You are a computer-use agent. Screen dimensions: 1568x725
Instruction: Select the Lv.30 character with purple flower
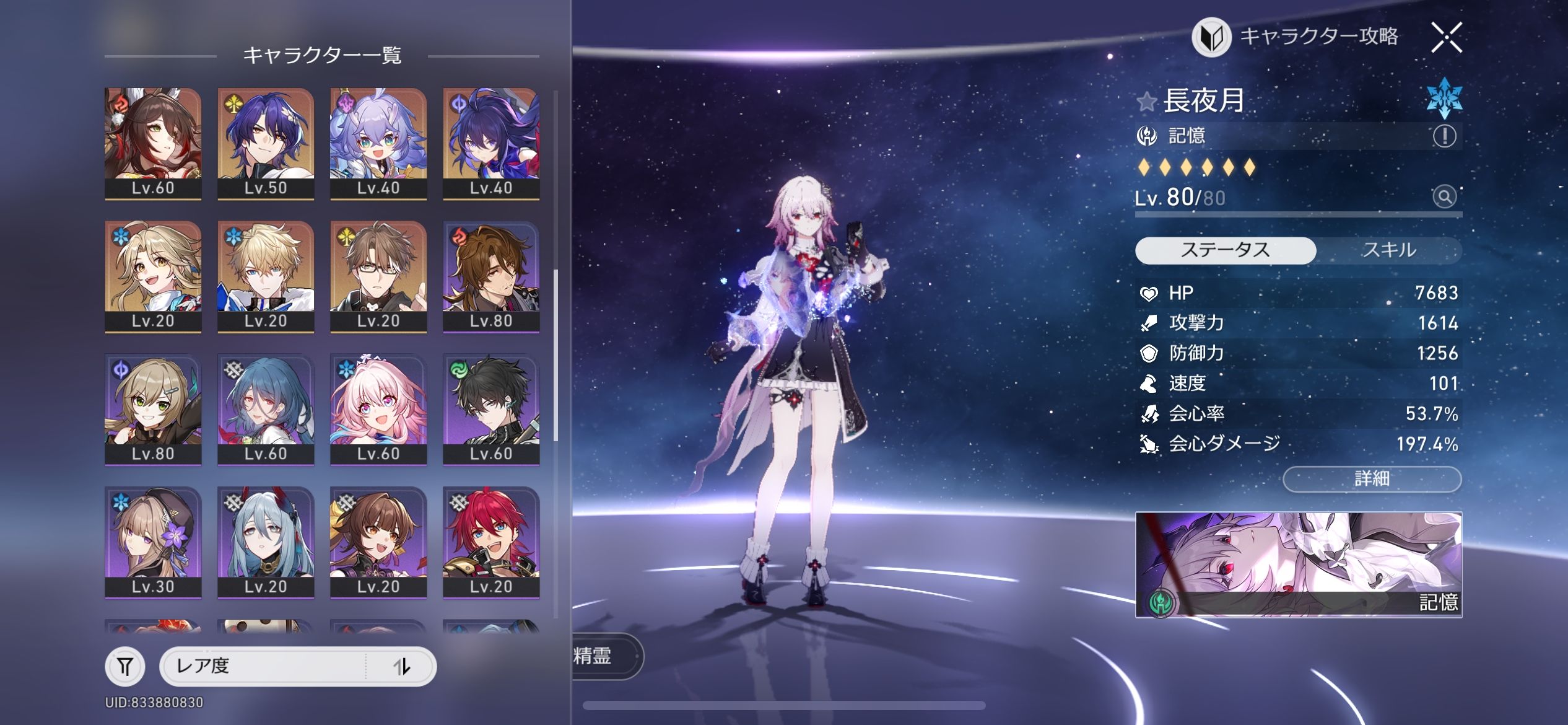coord(153,542)
